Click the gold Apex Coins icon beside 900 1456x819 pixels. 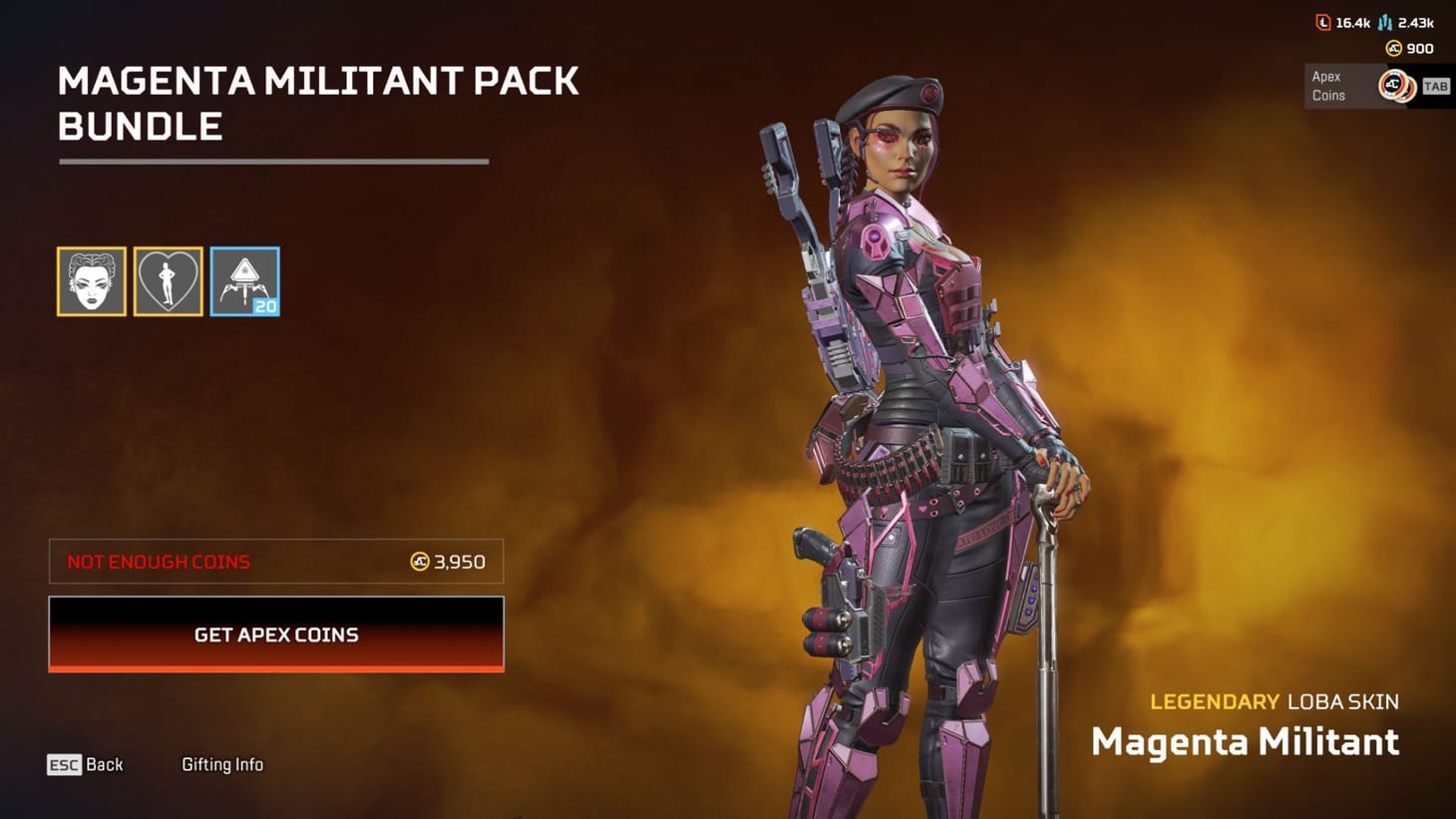[x=1392, y=48]
